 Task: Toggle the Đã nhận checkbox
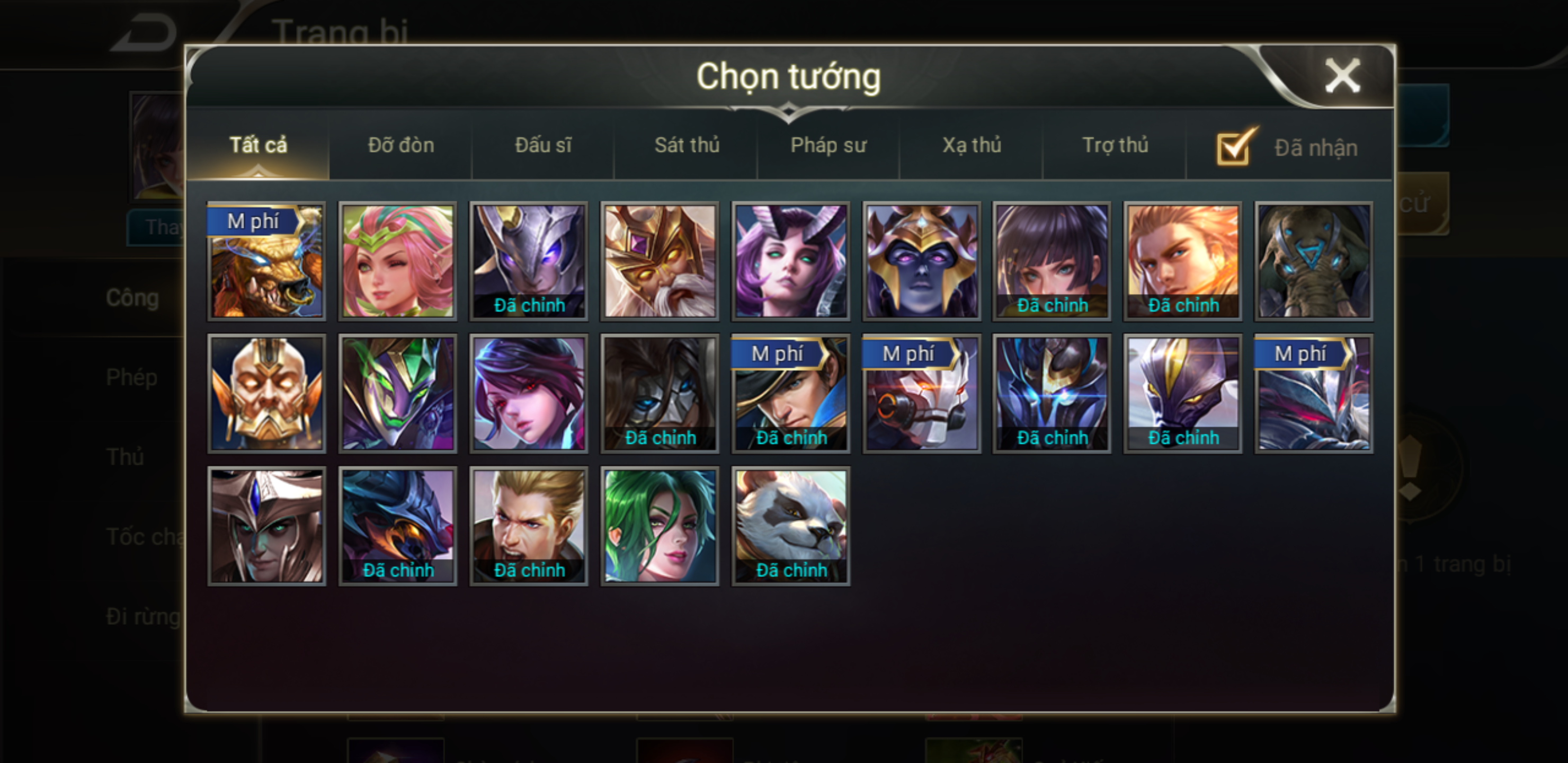coord(1234,148)
